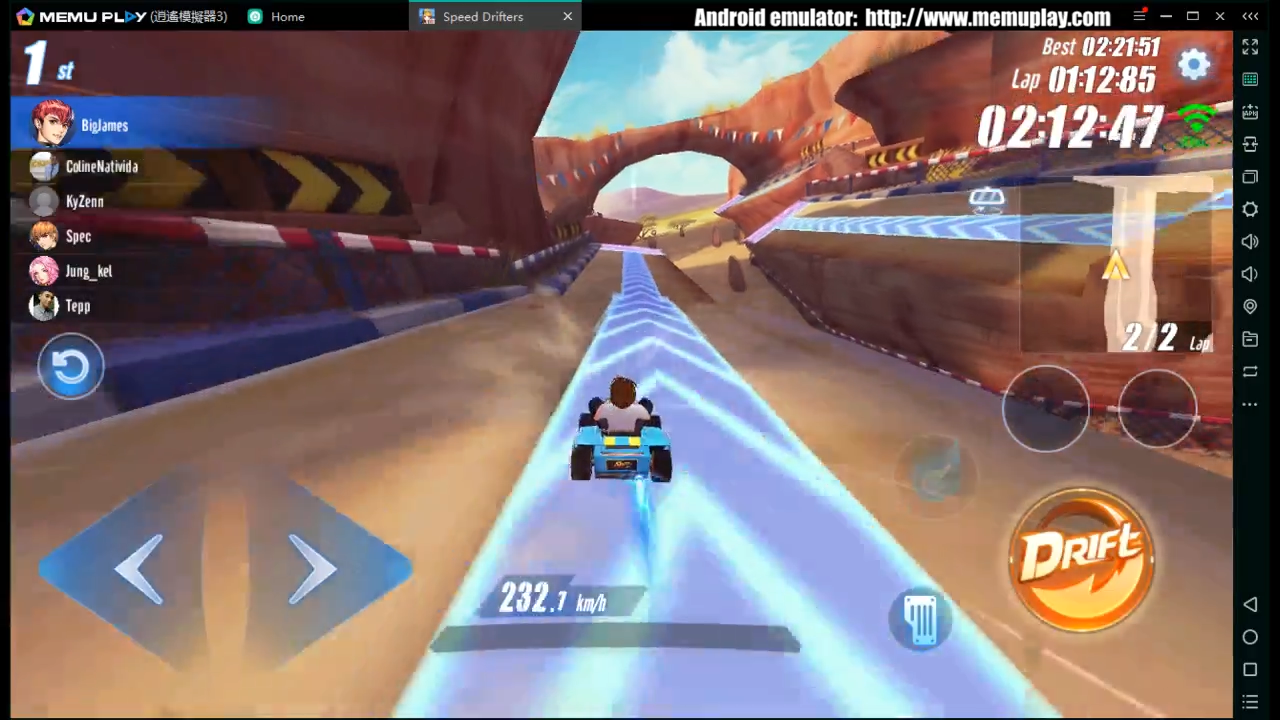Screen dimensions: 1280x720
Task: Tap the Android Back button
Action: click(x=1250, y=604)
